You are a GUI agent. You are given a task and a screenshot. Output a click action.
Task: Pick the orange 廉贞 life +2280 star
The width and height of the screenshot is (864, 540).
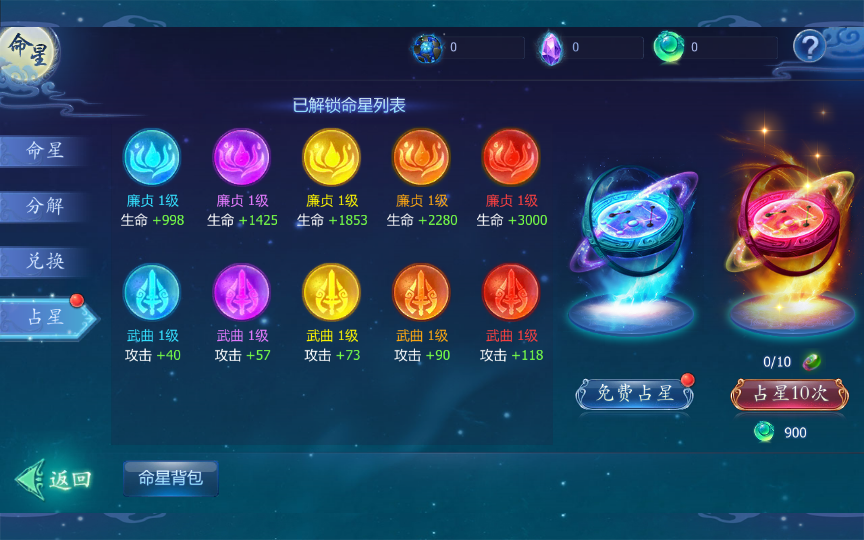[421, 157]
